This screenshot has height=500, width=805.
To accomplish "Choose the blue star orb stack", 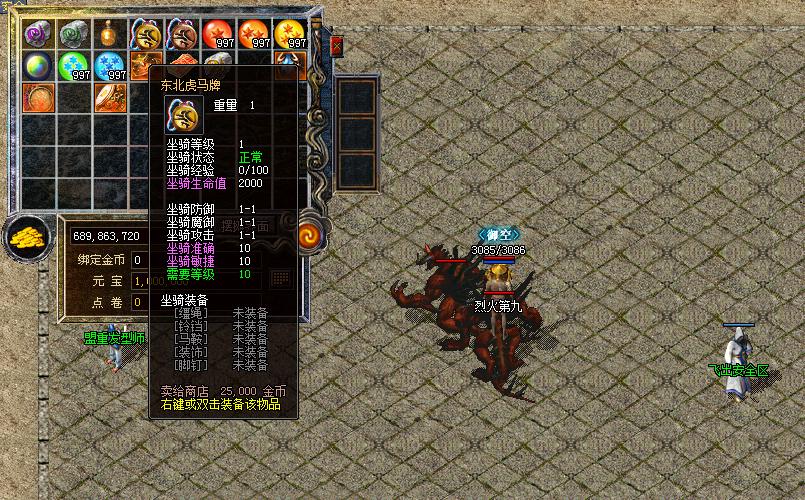I will (x=111, y=67).
